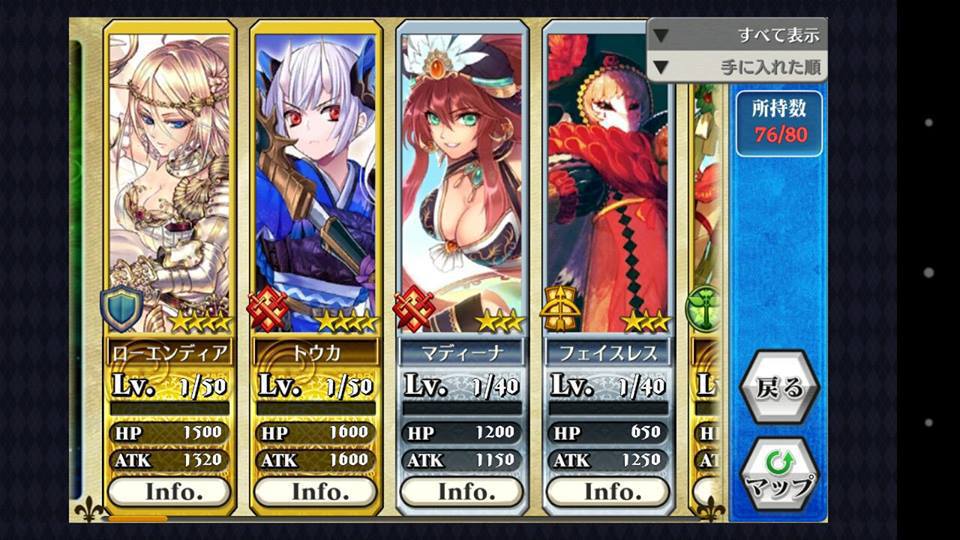Open Info for フェイスレス card

[608, 491]
